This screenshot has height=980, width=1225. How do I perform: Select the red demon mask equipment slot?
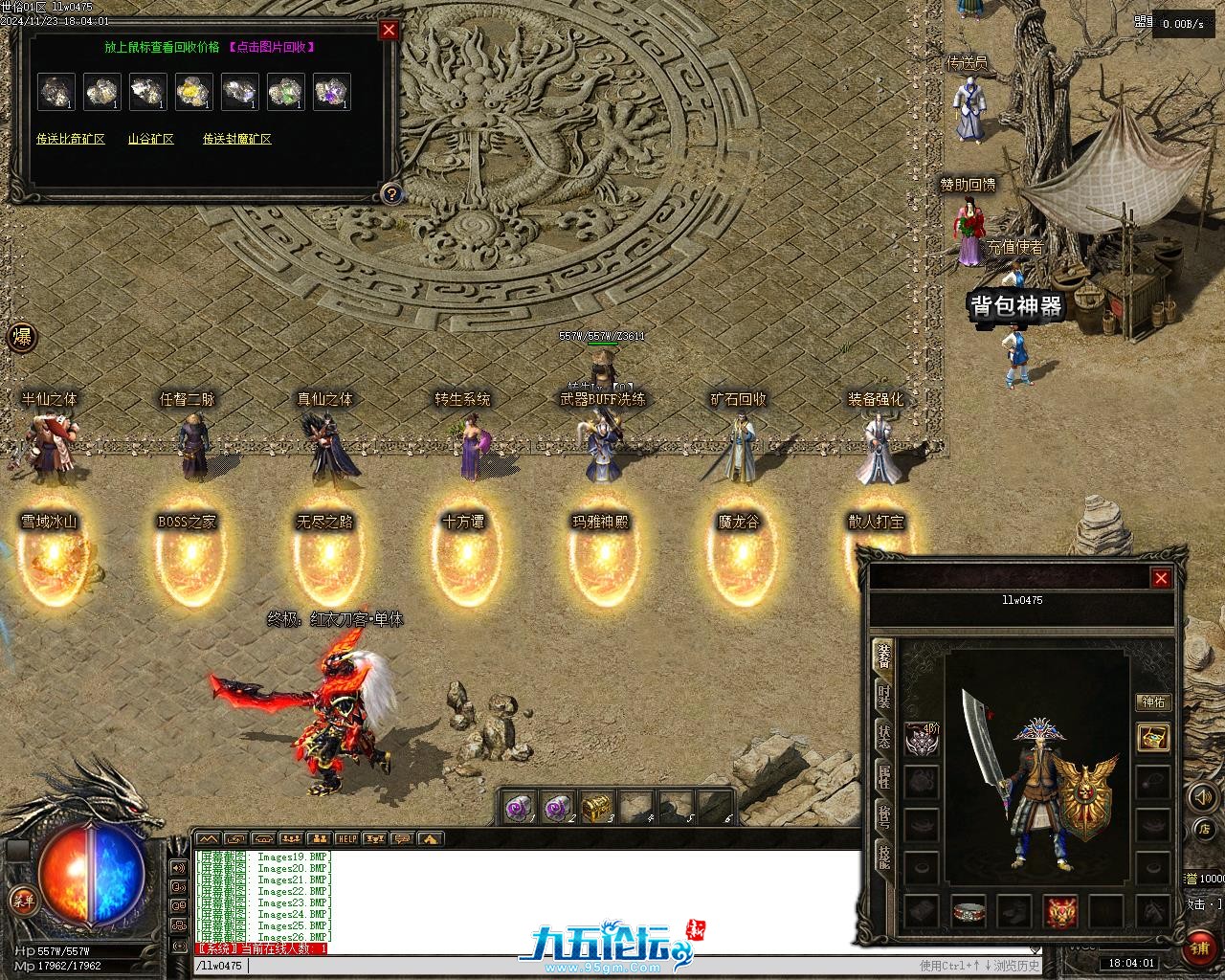coord(1060,911)
